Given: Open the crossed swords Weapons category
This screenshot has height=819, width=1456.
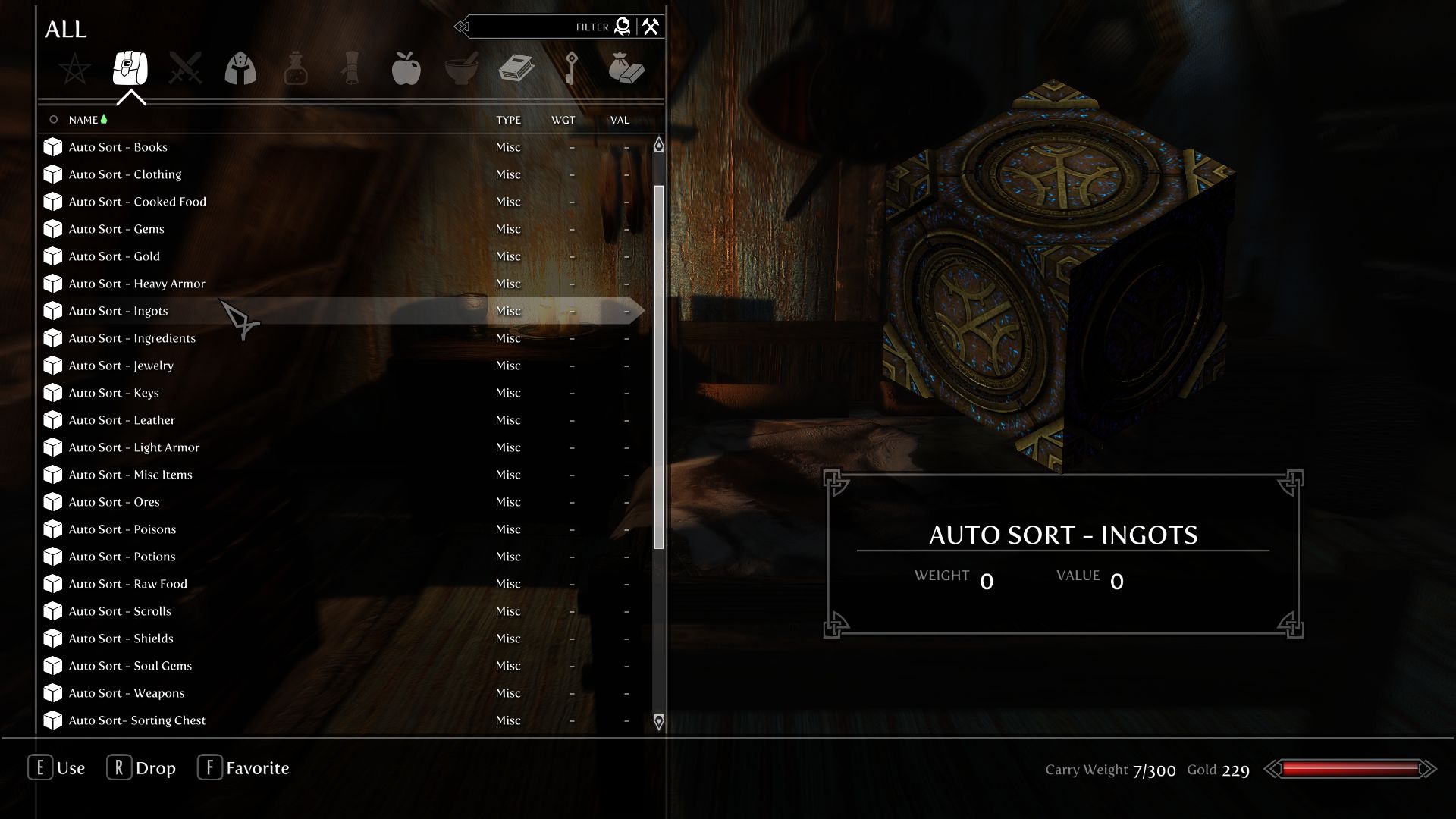Looking at the screenshot, I should (186, 69).
